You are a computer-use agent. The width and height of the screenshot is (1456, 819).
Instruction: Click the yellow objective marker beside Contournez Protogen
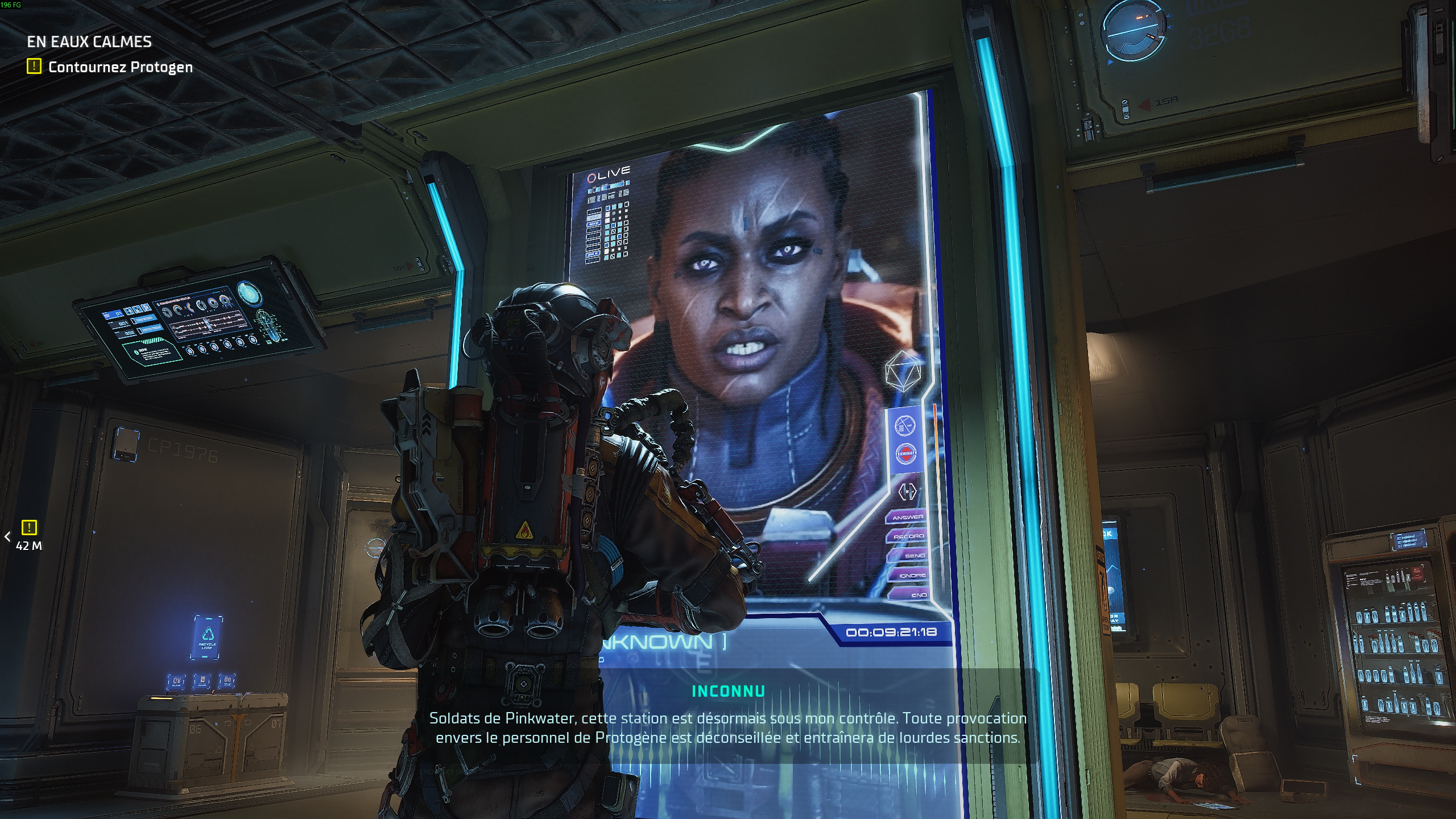pos(33,67)
